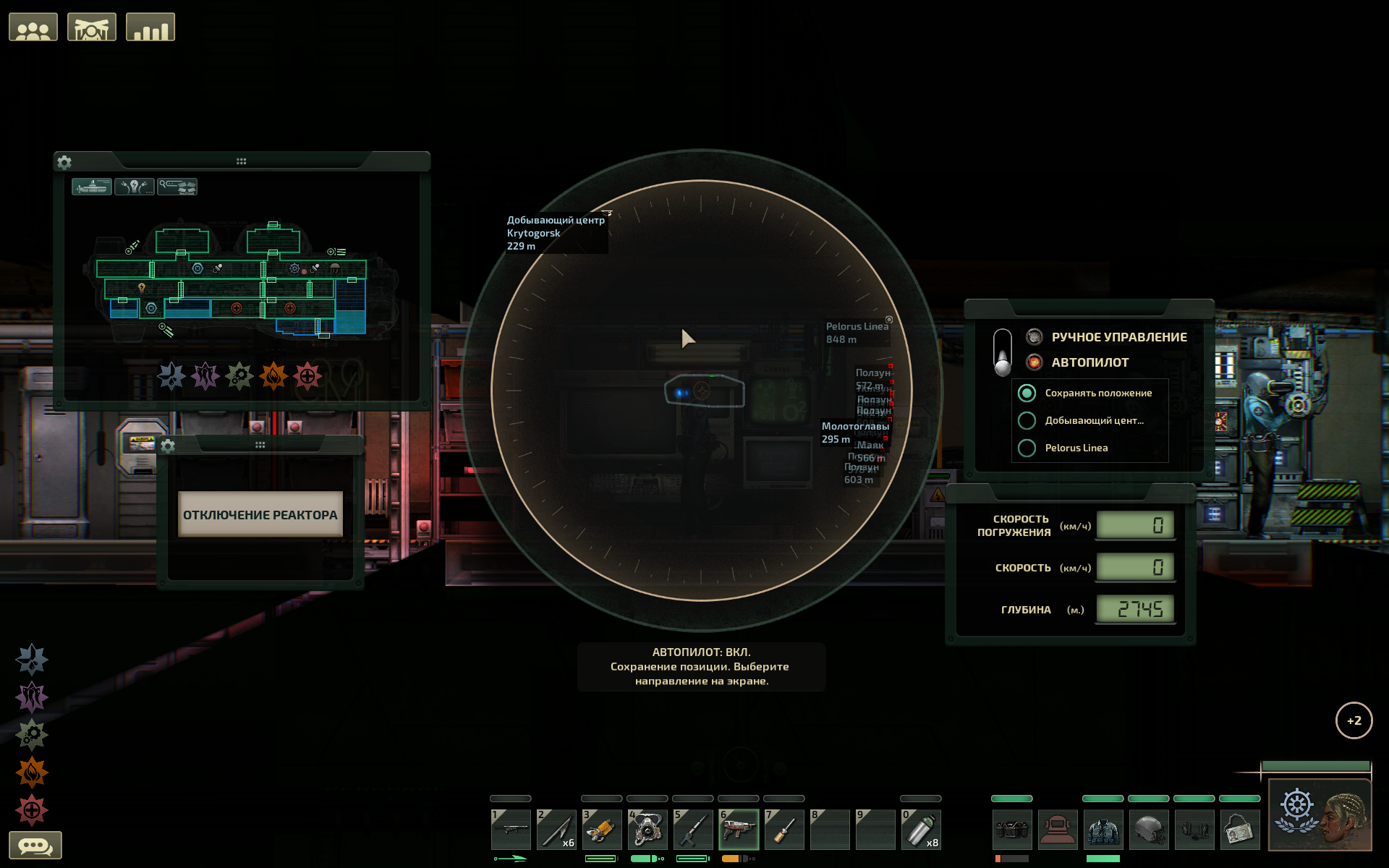Select the screwdriver in hotbar slot 7
The height and width of the screenshot is (868, 1389).
[783, 829]
